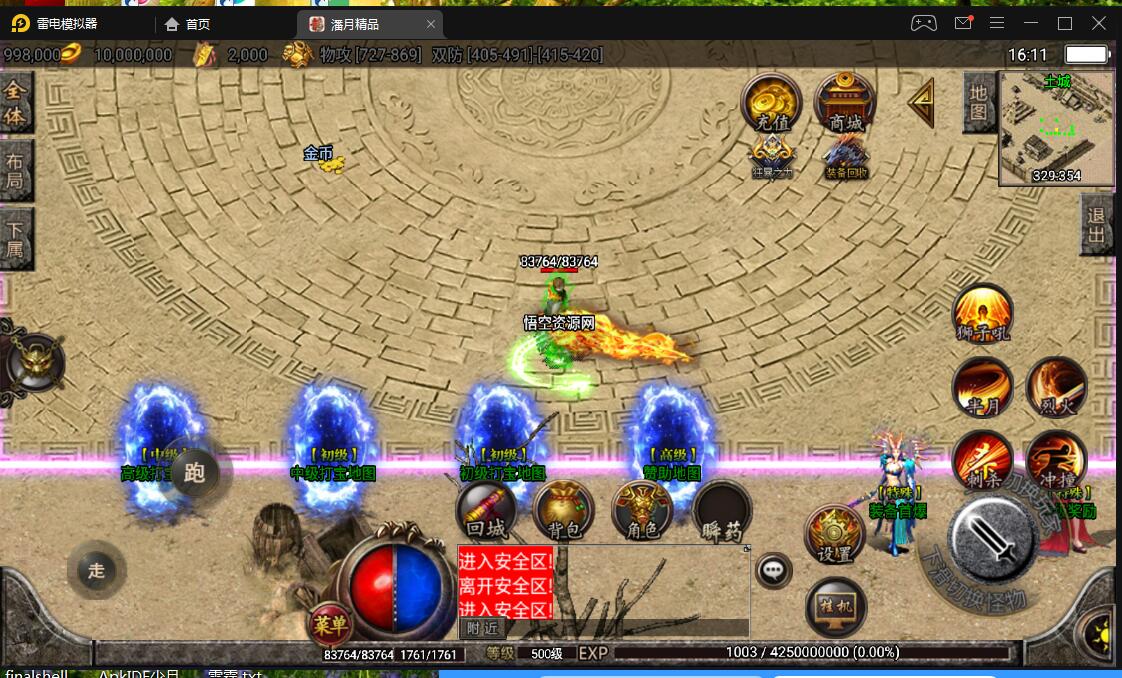The image size is (1122, 678).
Task: Maximize the emulator window
Action: pos(1065,23)
